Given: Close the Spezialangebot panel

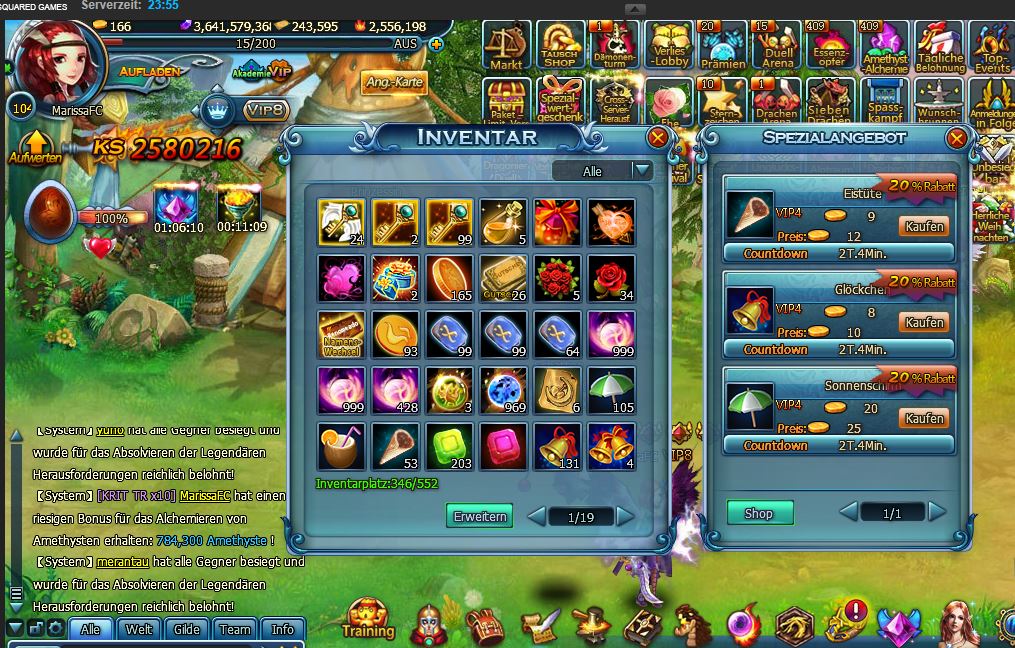Looking at the screenshot, I should click(x=956, y=138).
